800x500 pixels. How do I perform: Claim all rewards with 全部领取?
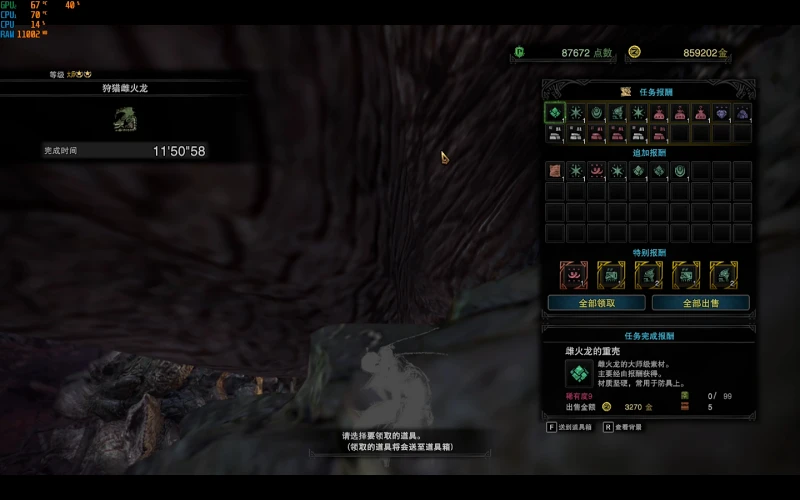596,302
